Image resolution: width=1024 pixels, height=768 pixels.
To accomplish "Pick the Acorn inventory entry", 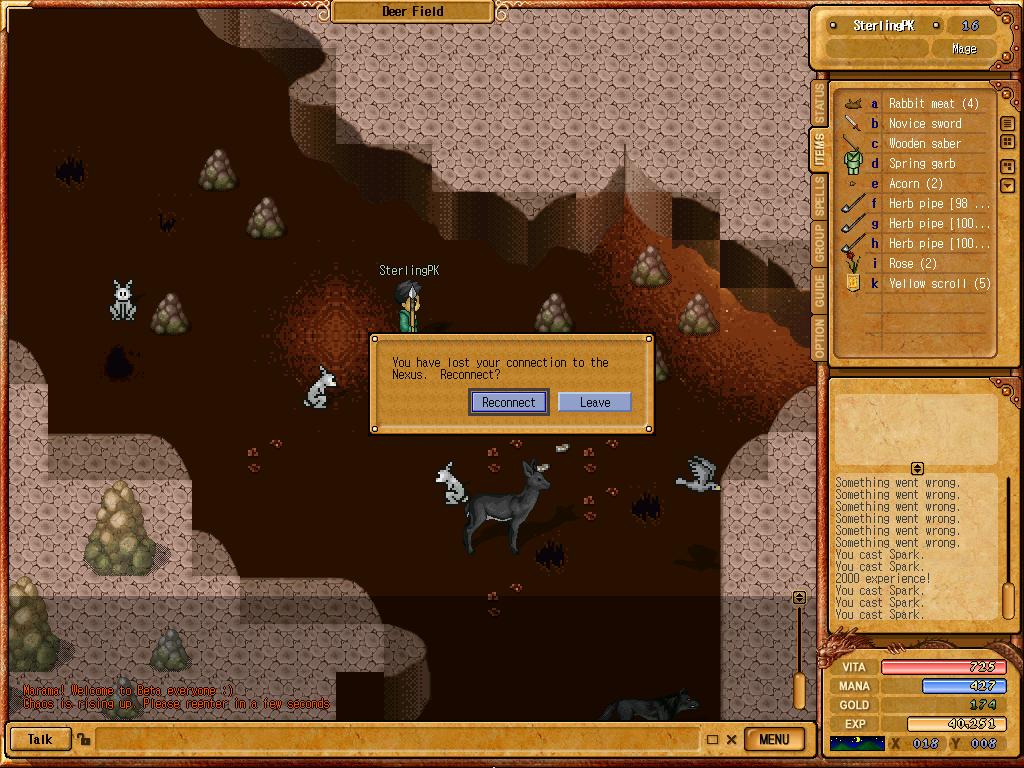I will 915,184.
